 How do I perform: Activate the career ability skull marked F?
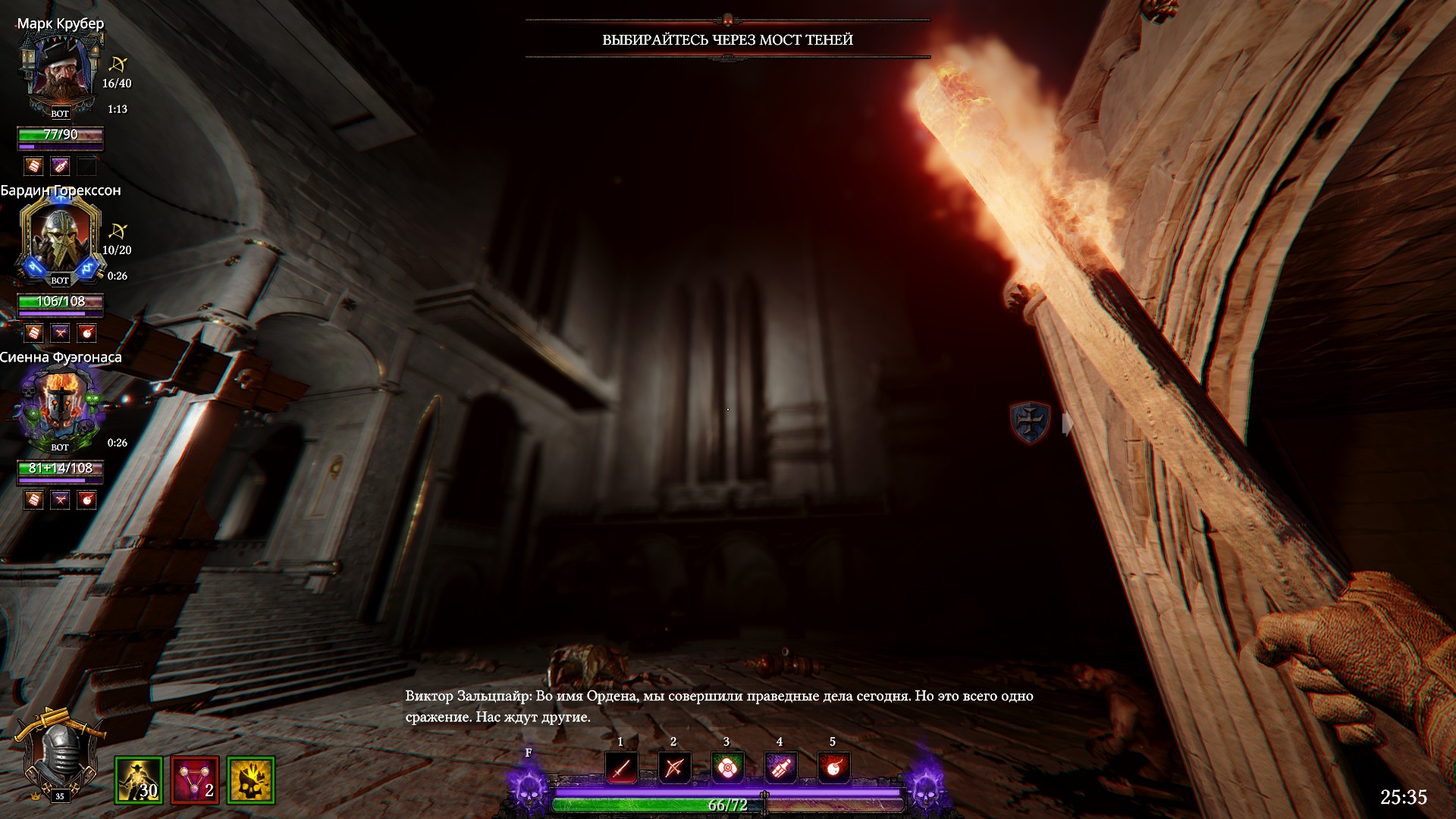pos(529,783)
